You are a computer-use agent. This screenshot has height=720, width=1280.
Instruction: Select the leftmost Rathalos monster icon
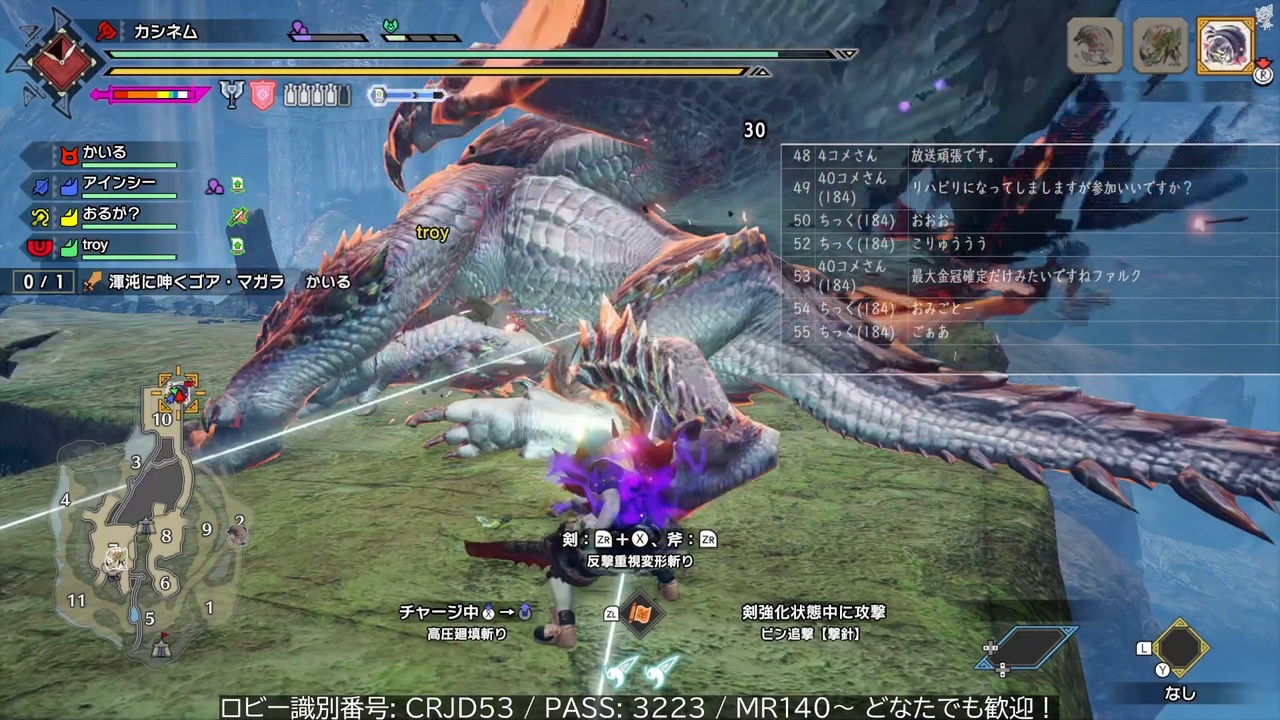point(1093,45)
